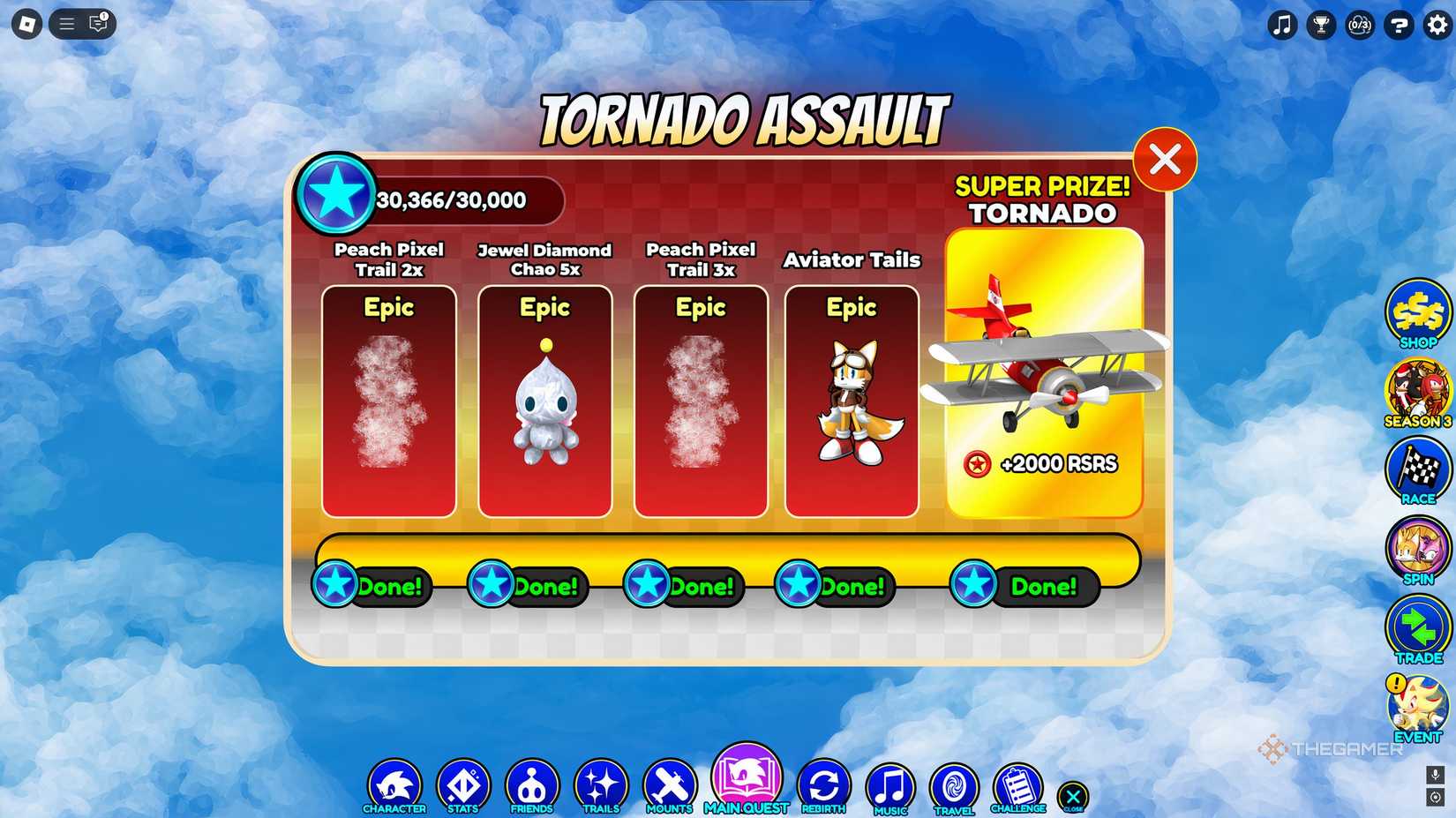The width and height of the screenshot is (1456, 818).
Task: Select the Character tab at the bottom
Action: [x=395, y=784]
